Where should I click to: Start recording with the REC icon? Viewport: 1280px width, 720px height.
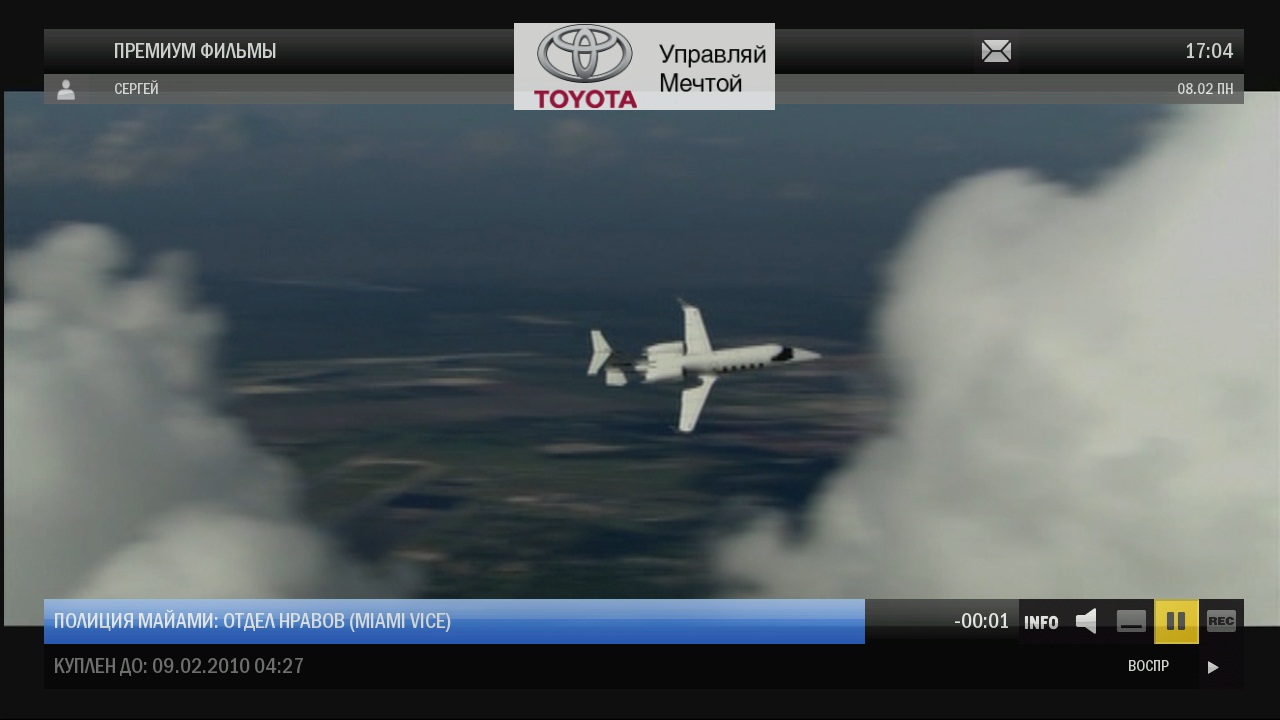(x=1220, y=621)
